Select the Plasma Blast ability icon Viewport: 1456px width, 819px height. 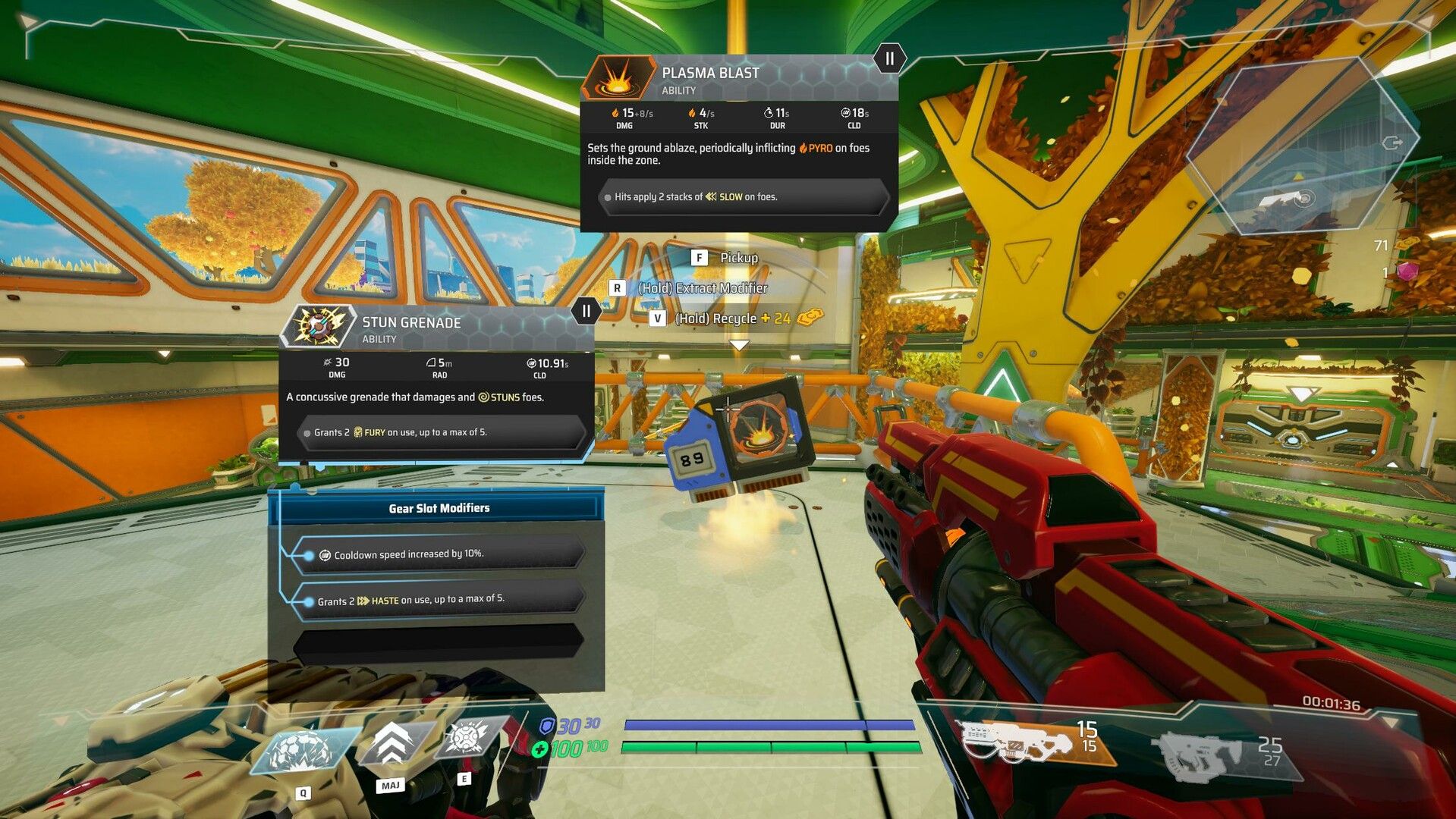618,79
